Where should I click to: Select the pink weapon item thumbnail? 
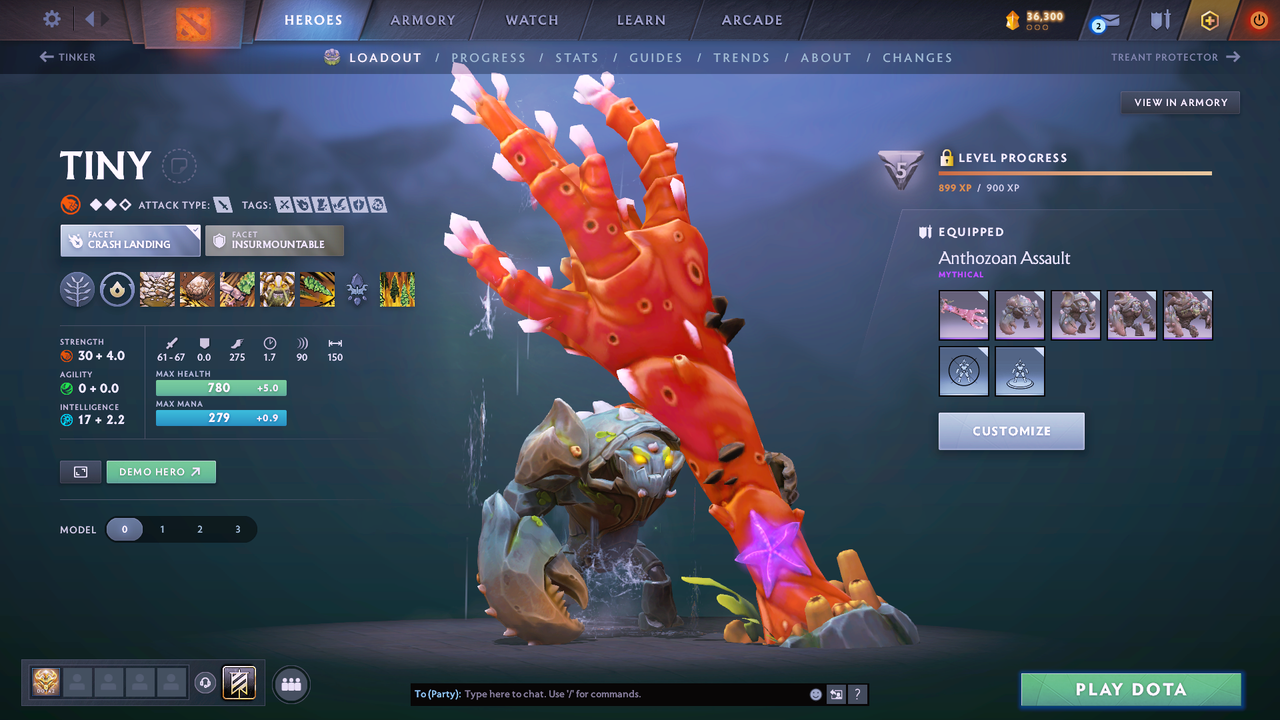(x=963, y=314)
